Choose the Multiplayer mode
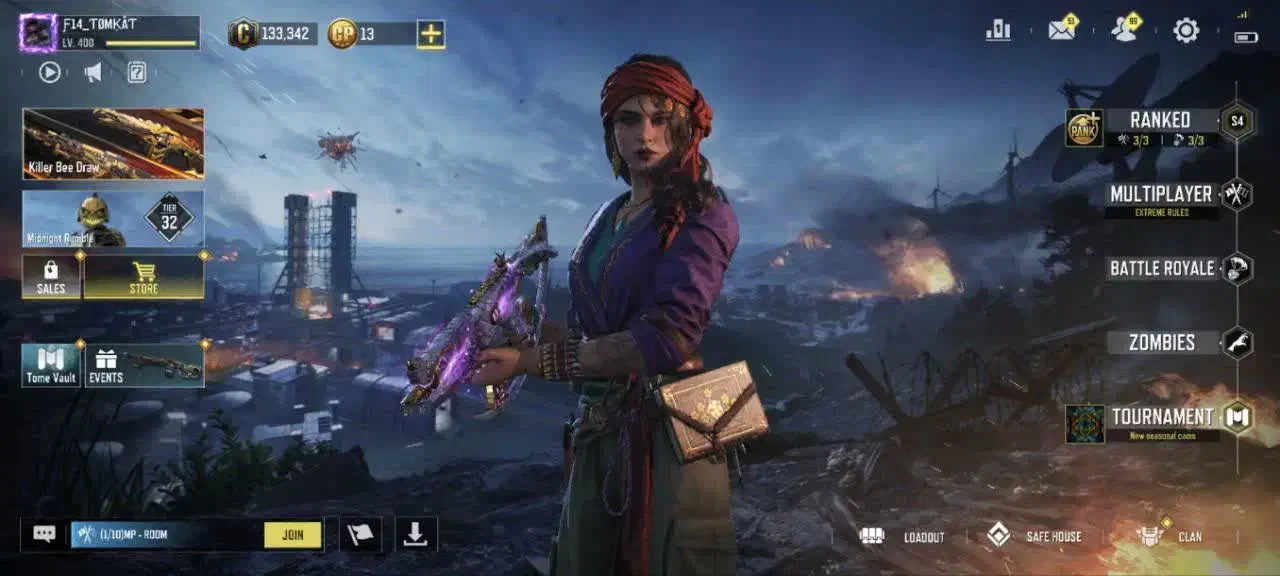The width and height of the screenshot is (1280, 576). pos(1161,194)
